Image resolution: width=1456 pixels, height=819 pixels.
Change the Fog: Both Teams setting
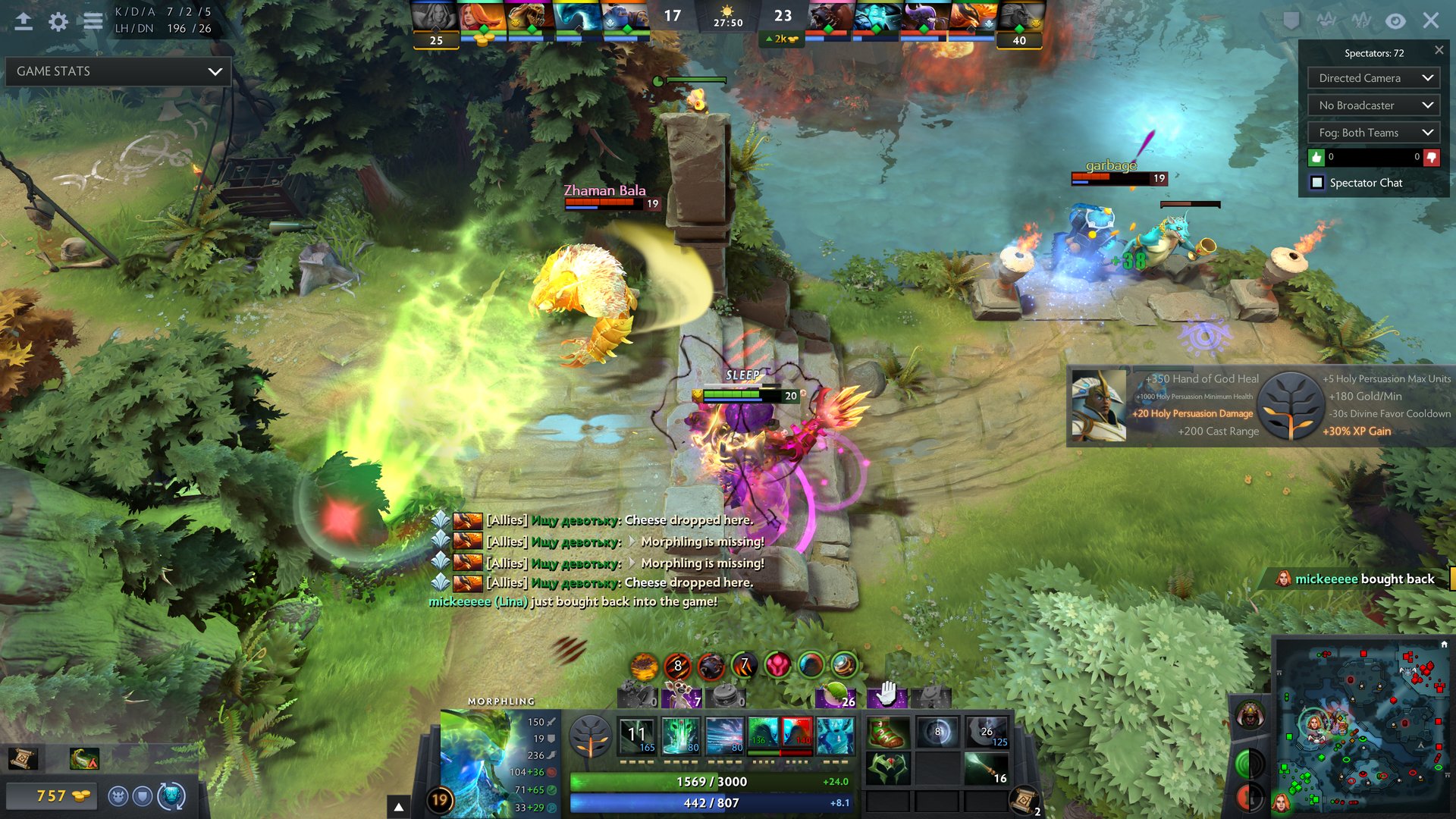[x=1373, y=132]
